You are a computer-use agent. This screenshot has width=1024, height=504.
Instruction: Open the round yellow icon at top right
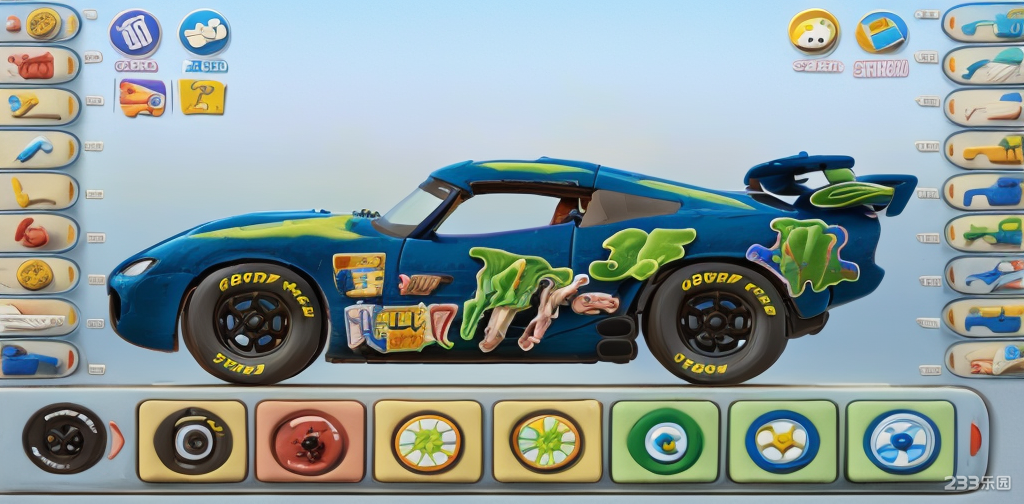[x=814, y=33]
